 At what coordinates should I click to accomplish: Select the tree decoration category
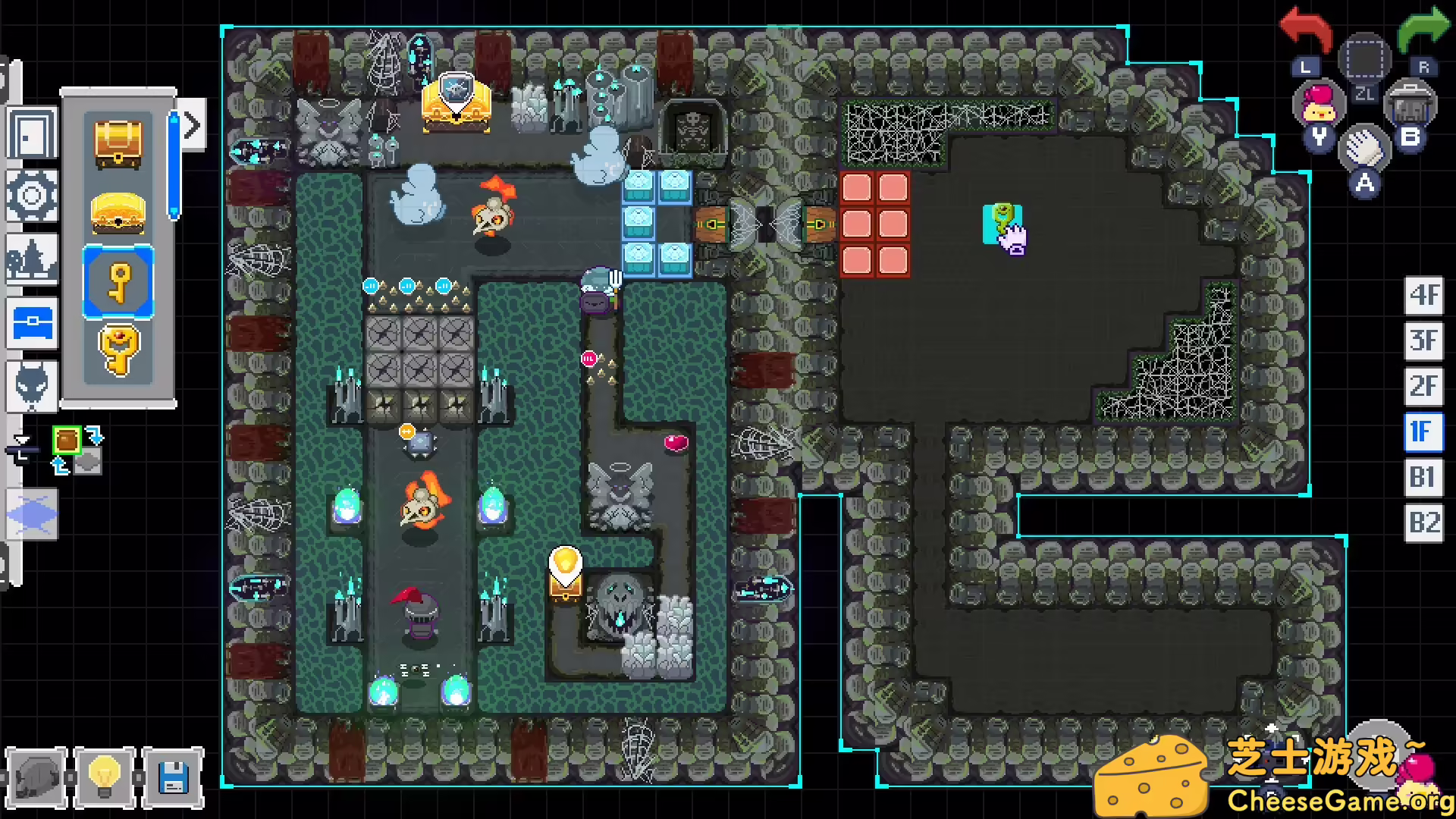[x=32, y=258]
